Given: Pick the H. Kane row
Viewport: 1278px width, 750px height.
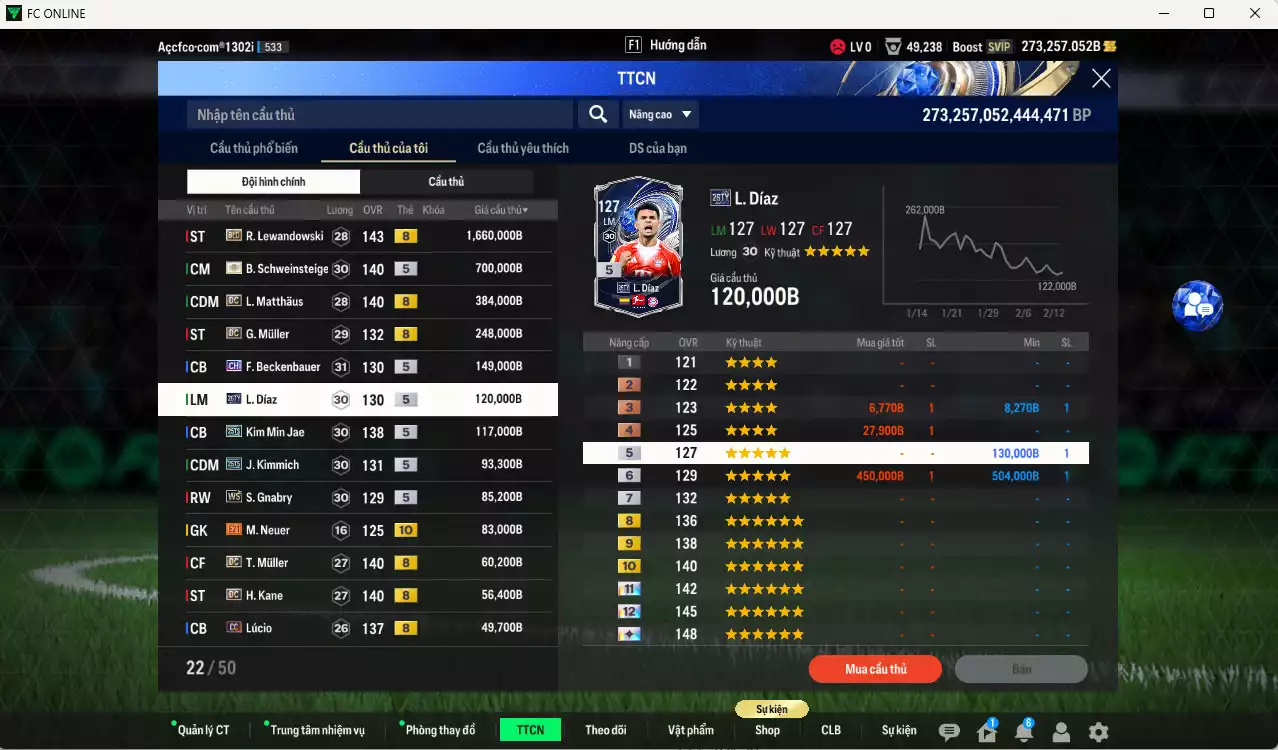Looking at the screenshot, I should coord(357,595).
